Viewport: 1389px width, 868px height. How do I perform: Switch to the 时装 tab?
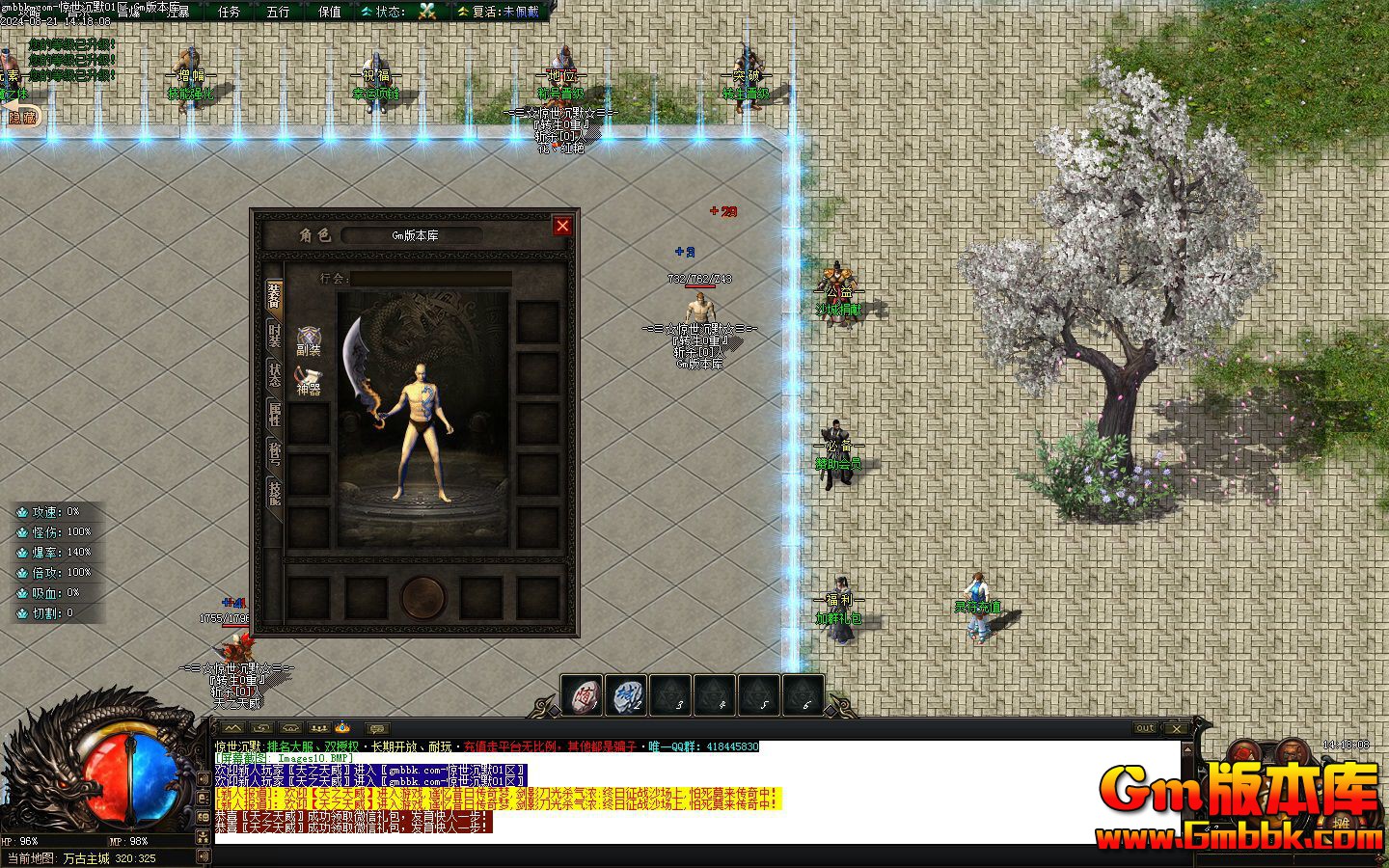pos(275,335)
